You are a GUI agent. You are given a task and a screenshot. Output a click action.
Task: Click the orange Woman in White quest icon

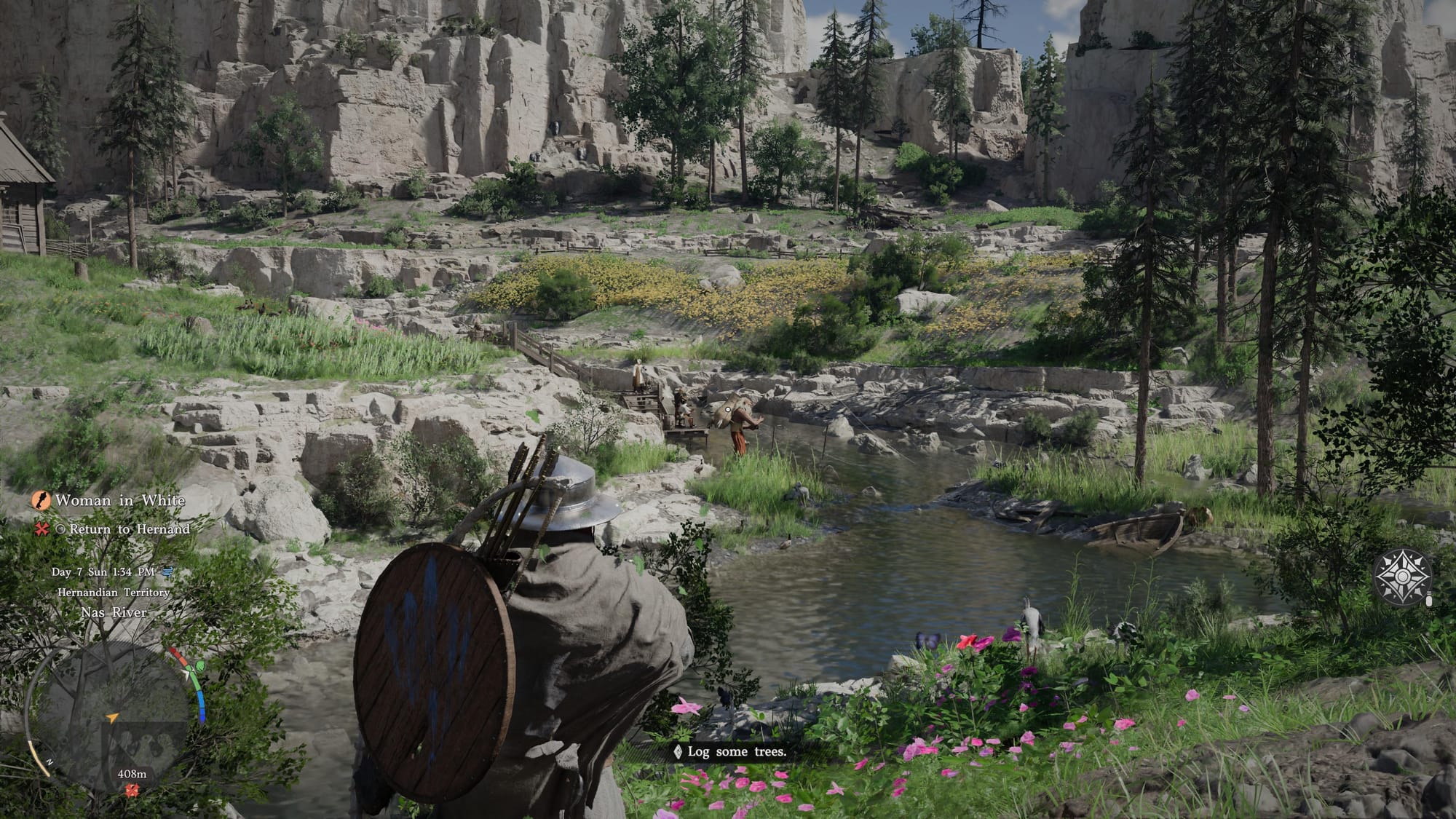point(41,501)
